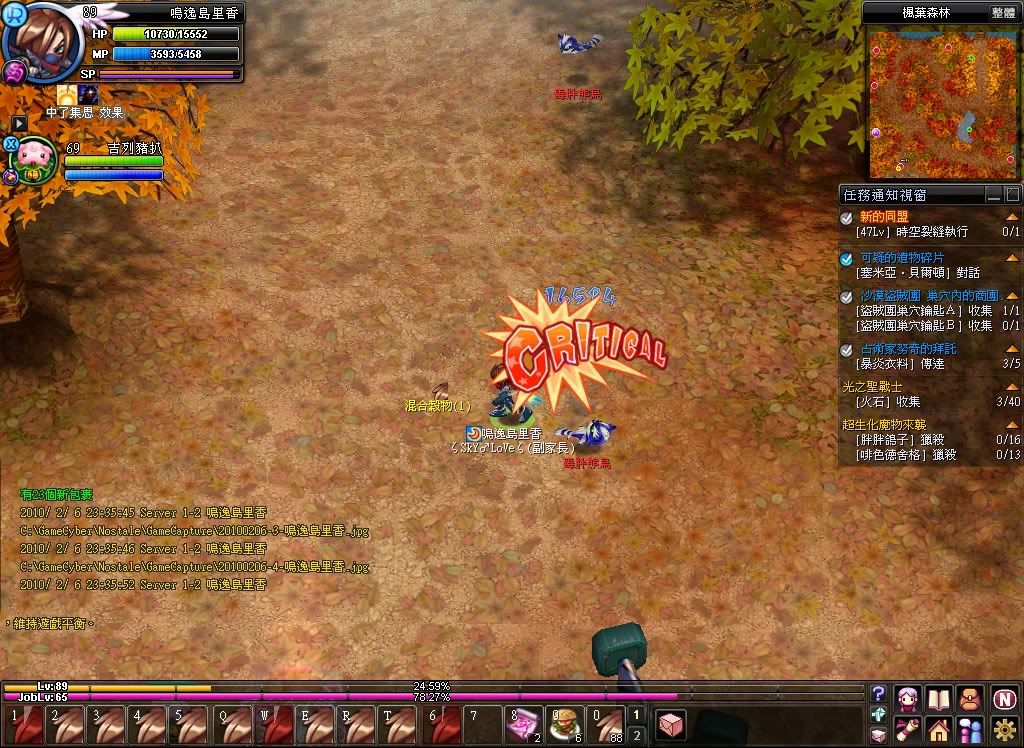Open the gear settings icon
The image size is (1024, 748).
[x=1005, y=730]
